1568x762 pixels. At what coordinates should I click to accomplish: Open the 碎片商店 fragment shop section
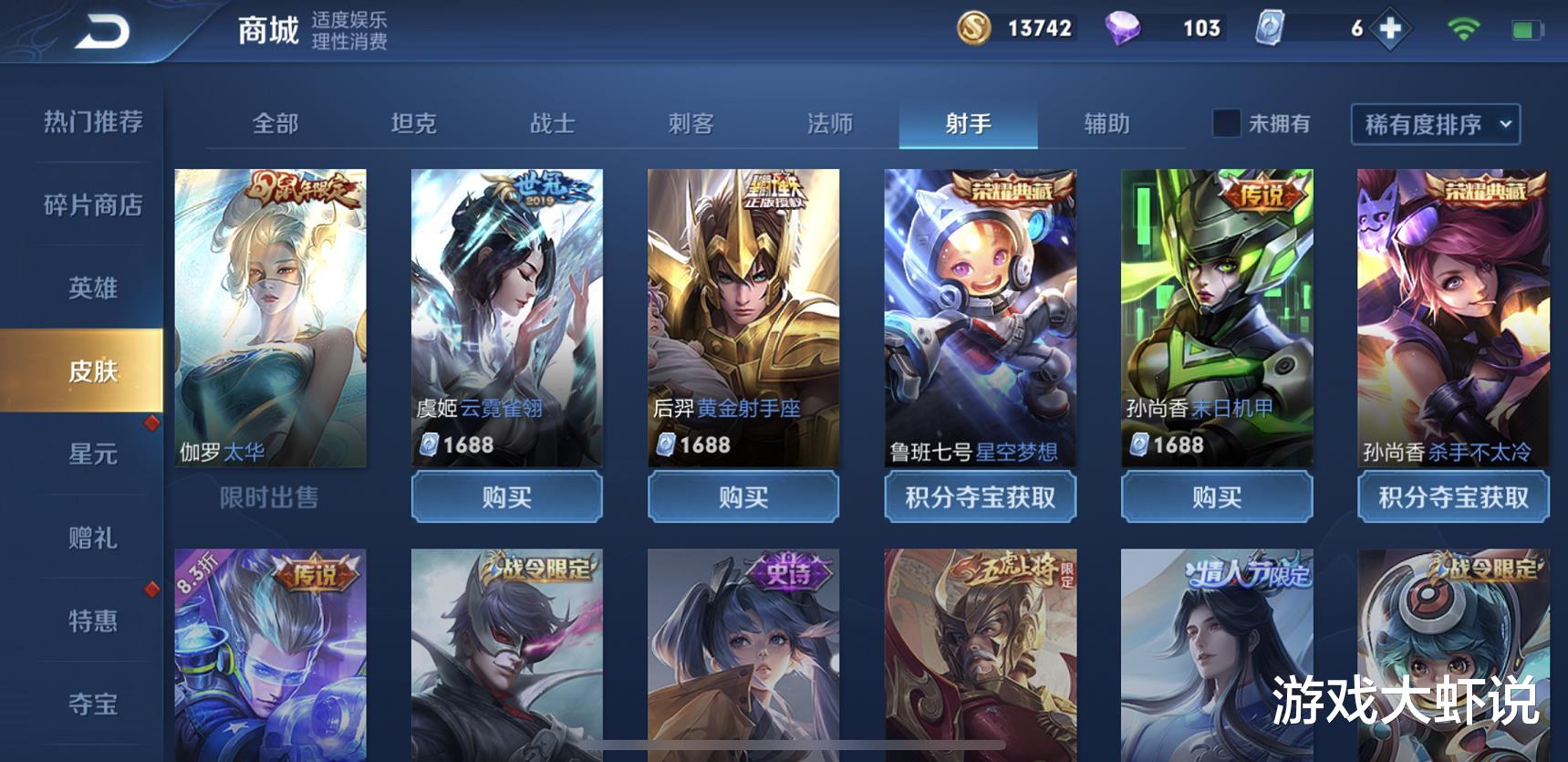point(91,206)
